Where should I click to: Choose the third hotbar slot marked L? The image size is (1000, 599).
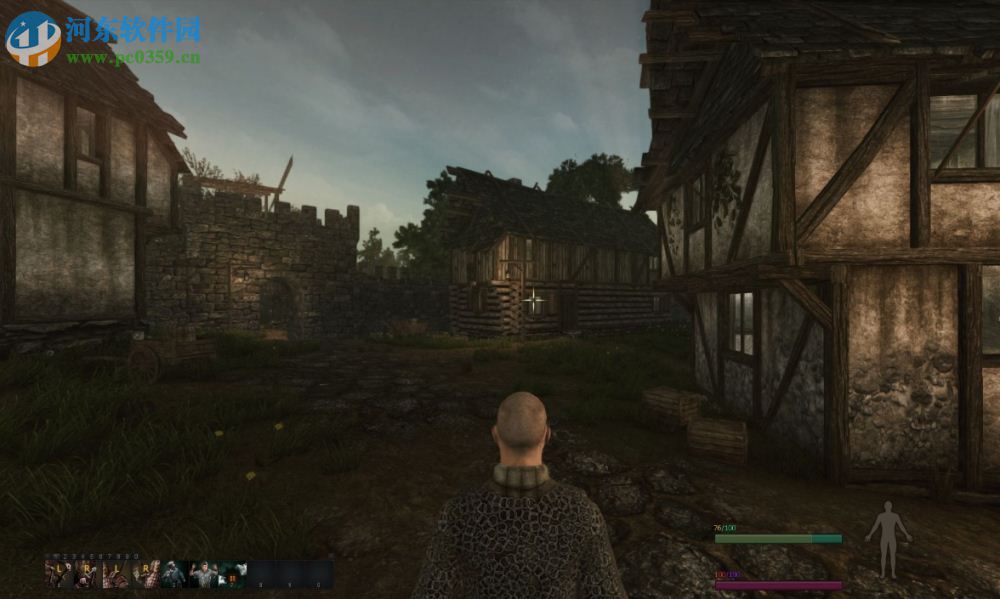pos(116,573)
